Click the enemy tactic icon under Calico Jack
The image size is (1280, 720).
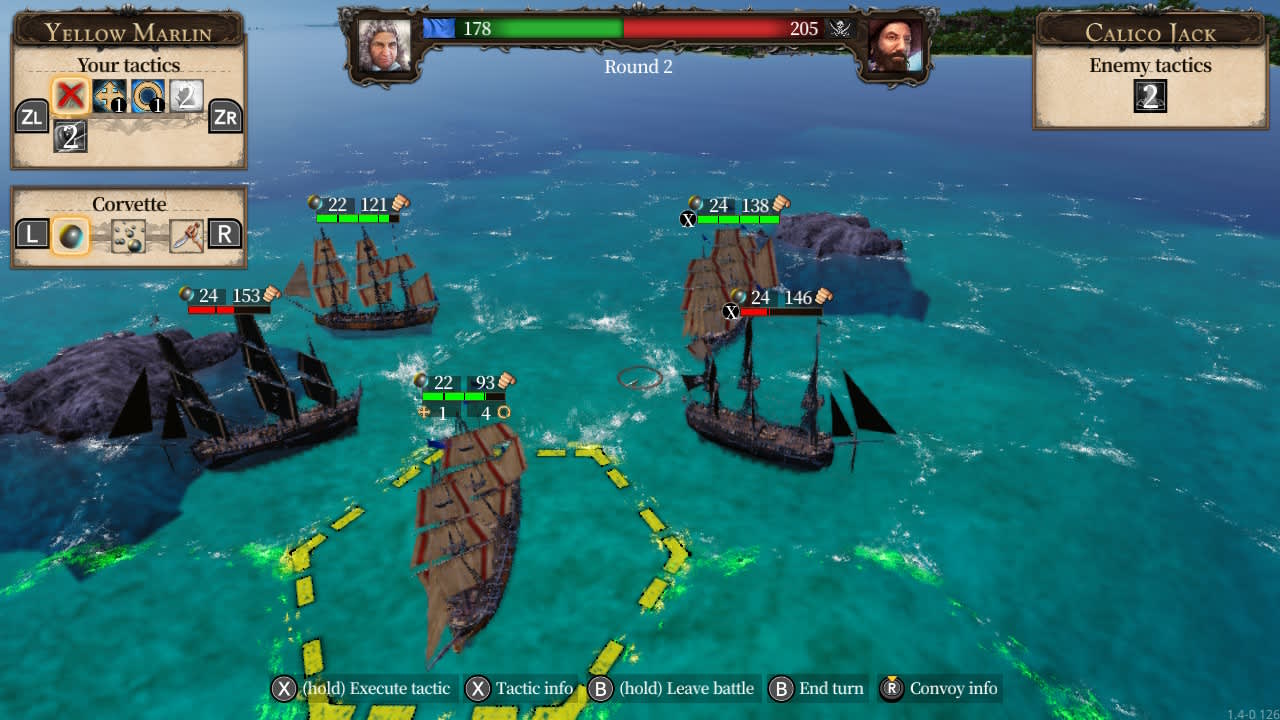[x=1152, y=97]
